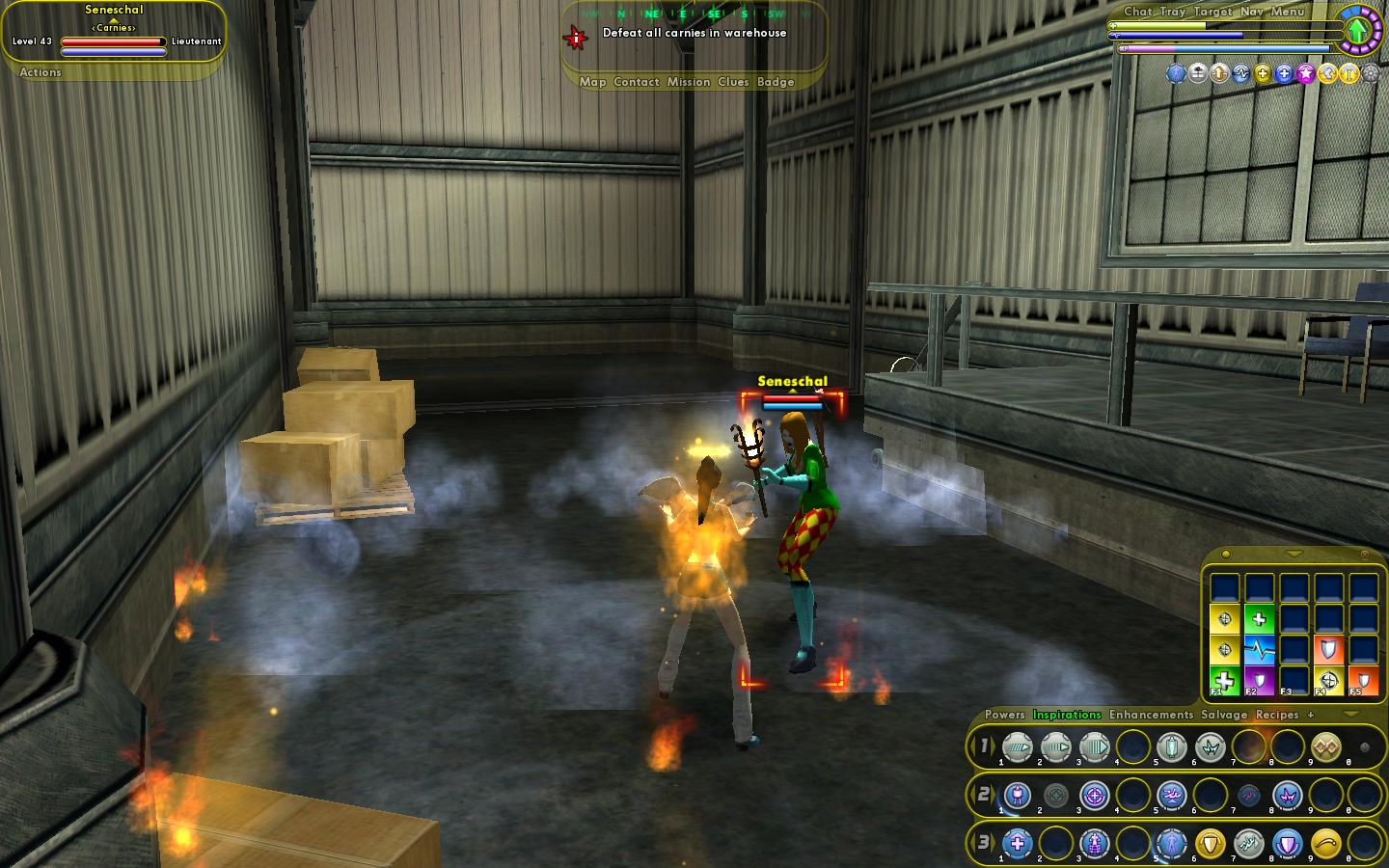Toggle the Chat window
The width and height of the screenshot is (1389, 868).
point(1138,12)
